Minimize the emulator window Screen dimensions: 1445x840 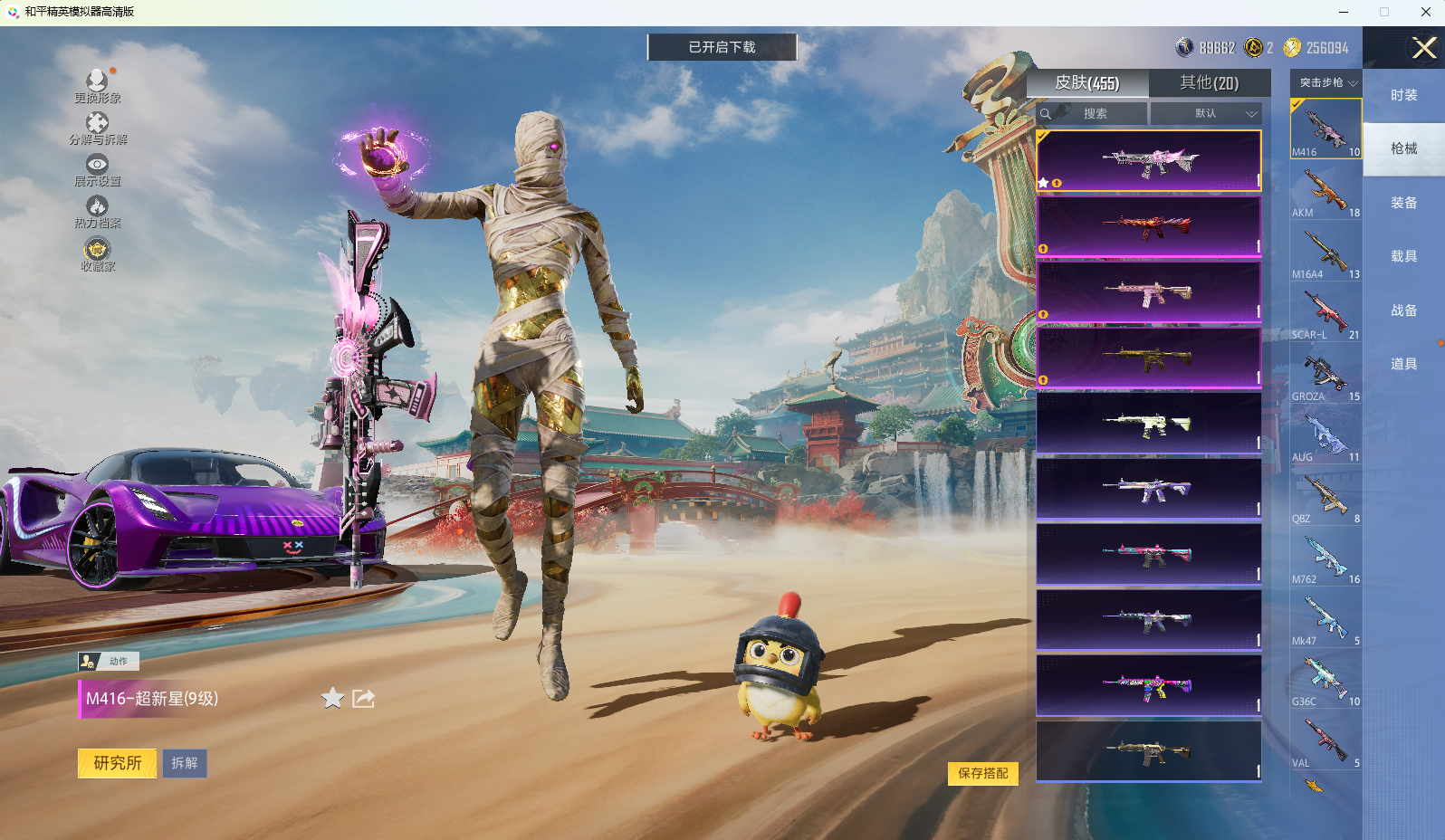pyautogui.click(x=1344, y=12)
